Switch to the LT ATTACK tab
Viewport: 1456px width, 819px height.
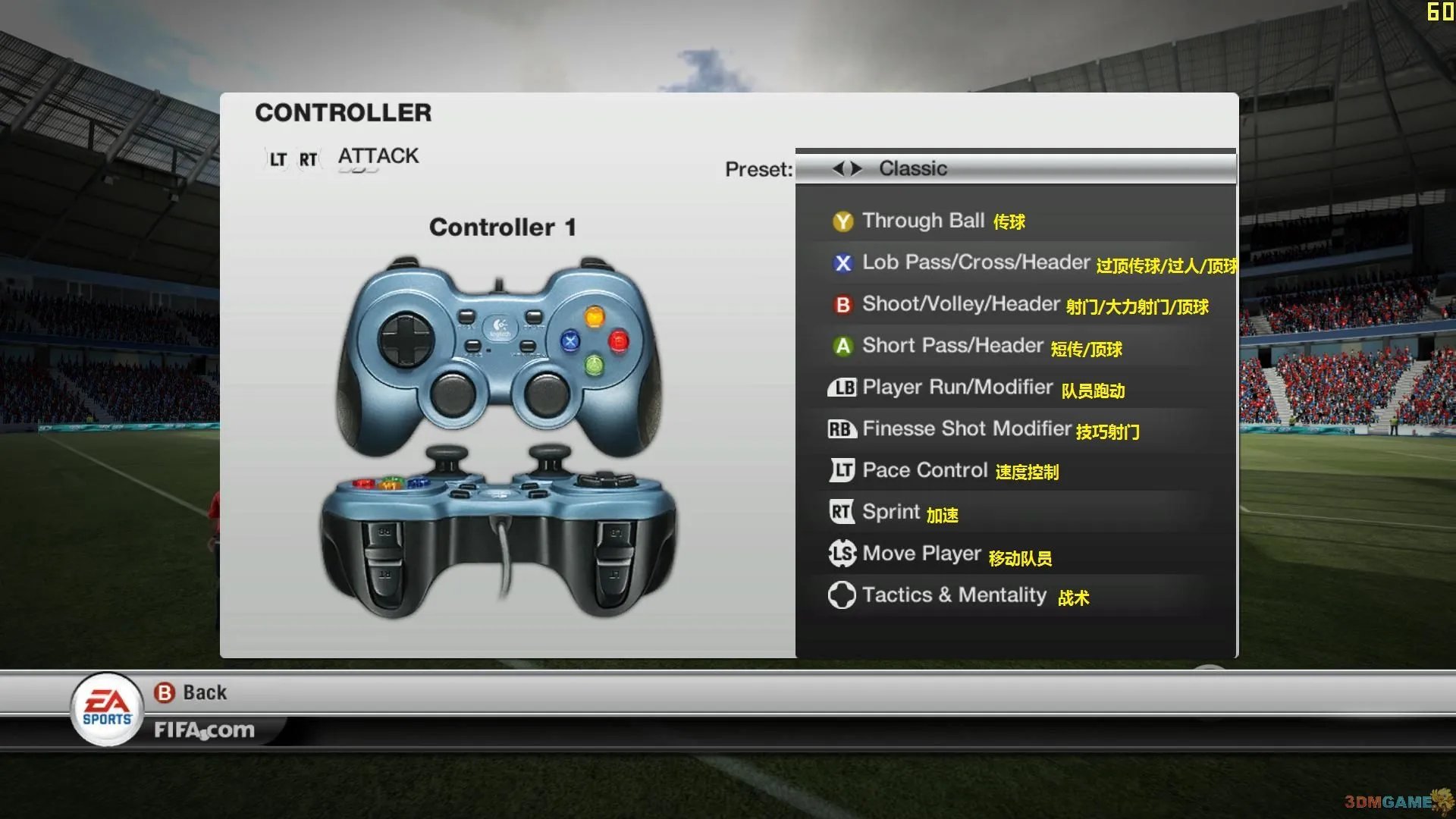point(275,158)
